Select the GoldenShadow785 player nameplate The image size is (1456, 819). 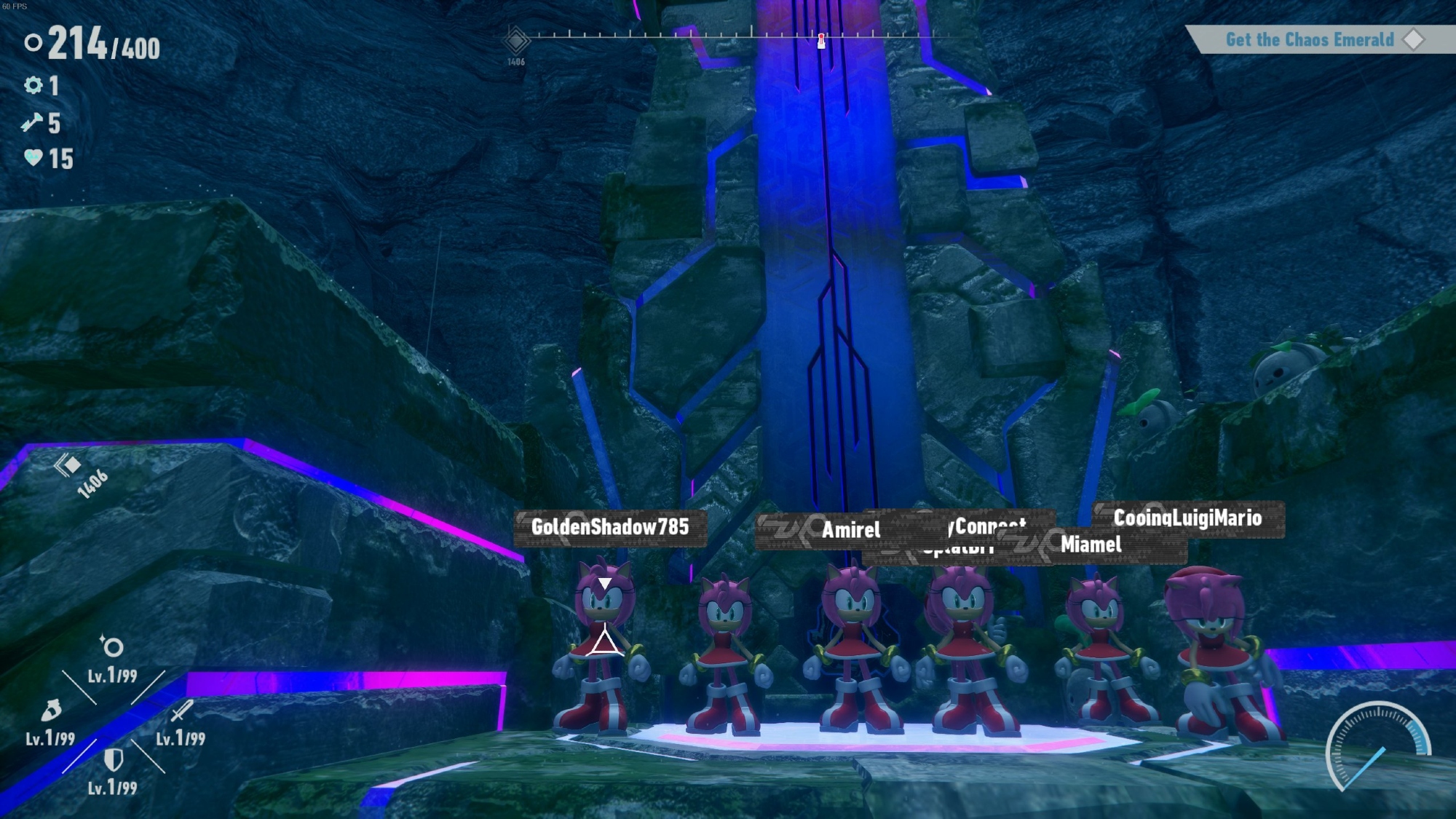tap(610, 527)
